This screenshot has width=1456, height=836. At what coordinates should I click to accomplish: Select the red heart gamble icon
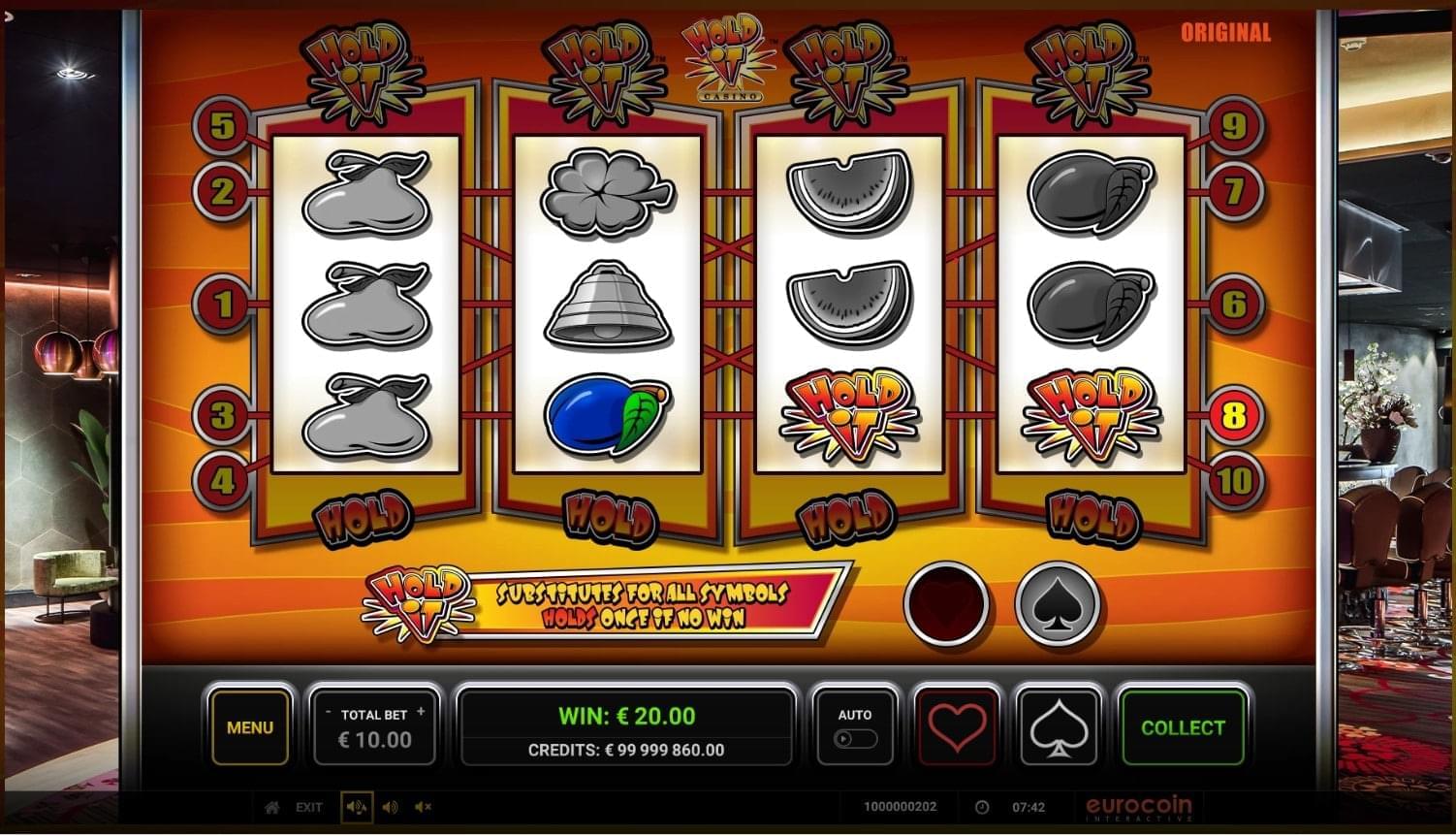956,728
